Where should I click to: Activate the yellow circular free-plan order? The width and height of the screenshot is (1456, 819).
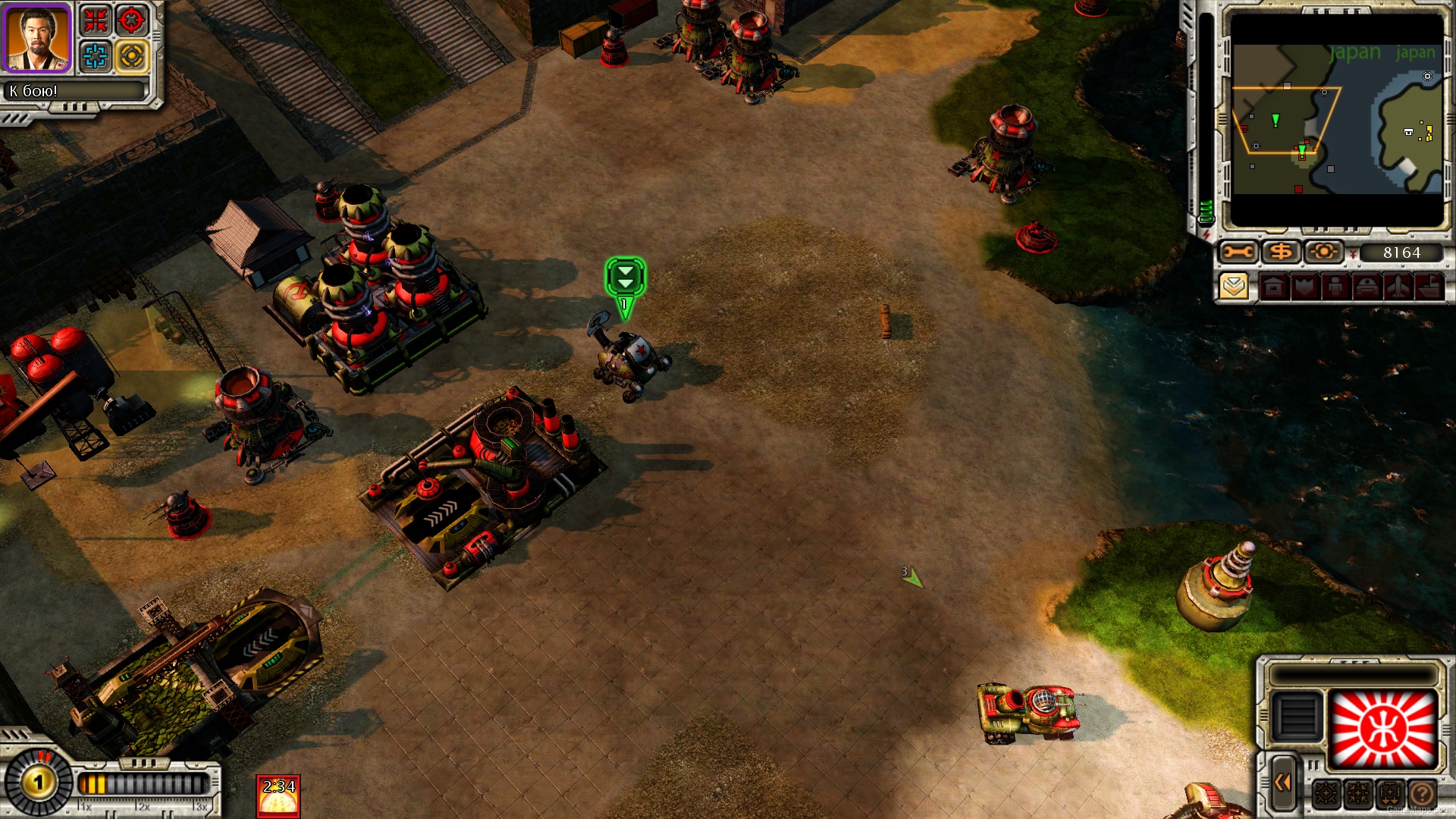pyautogui.click(x=132, y=56)
